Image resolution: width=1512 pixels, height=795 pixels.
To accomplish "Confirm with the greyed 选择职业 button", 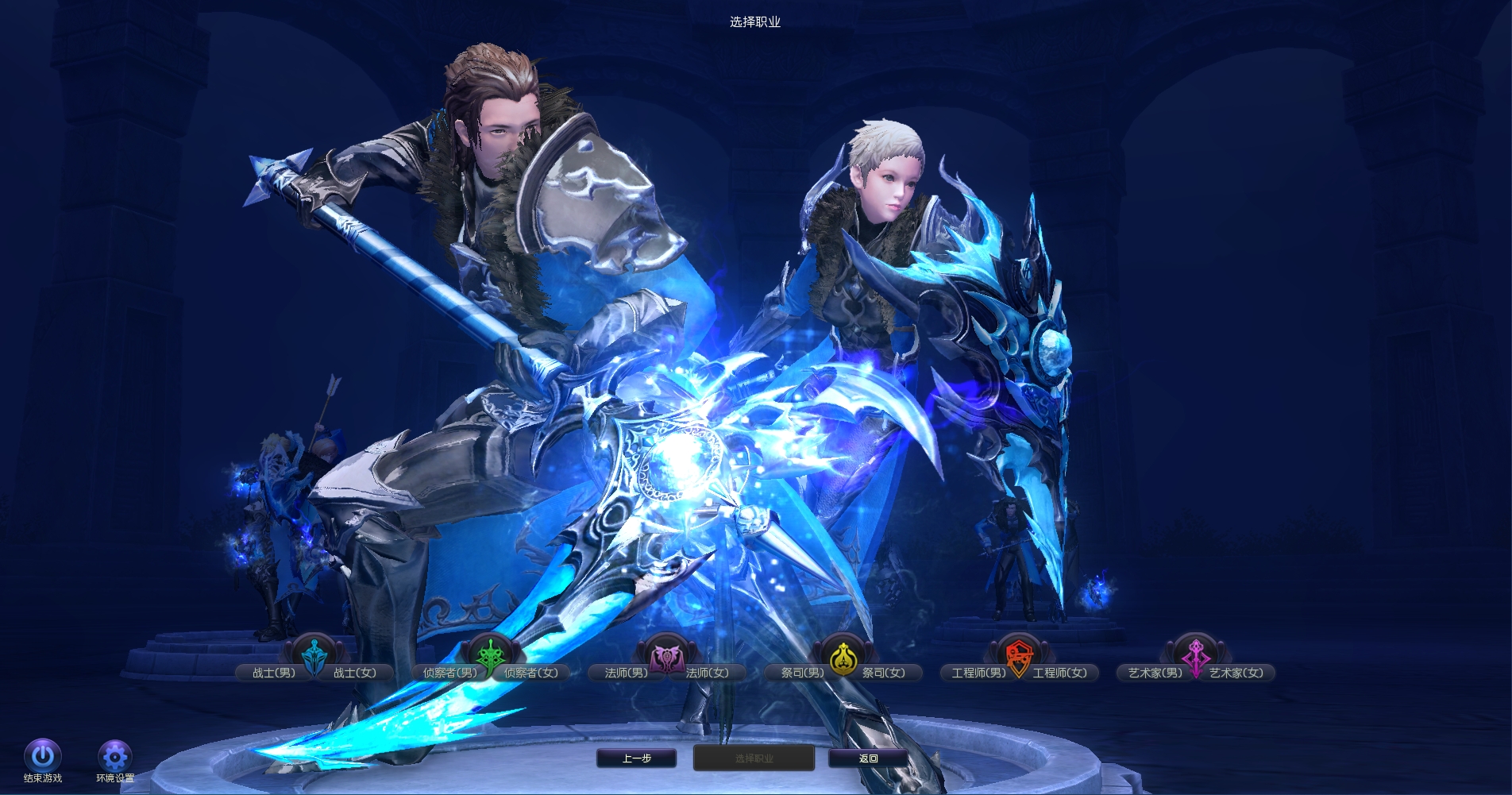I will tap(754, 758).
